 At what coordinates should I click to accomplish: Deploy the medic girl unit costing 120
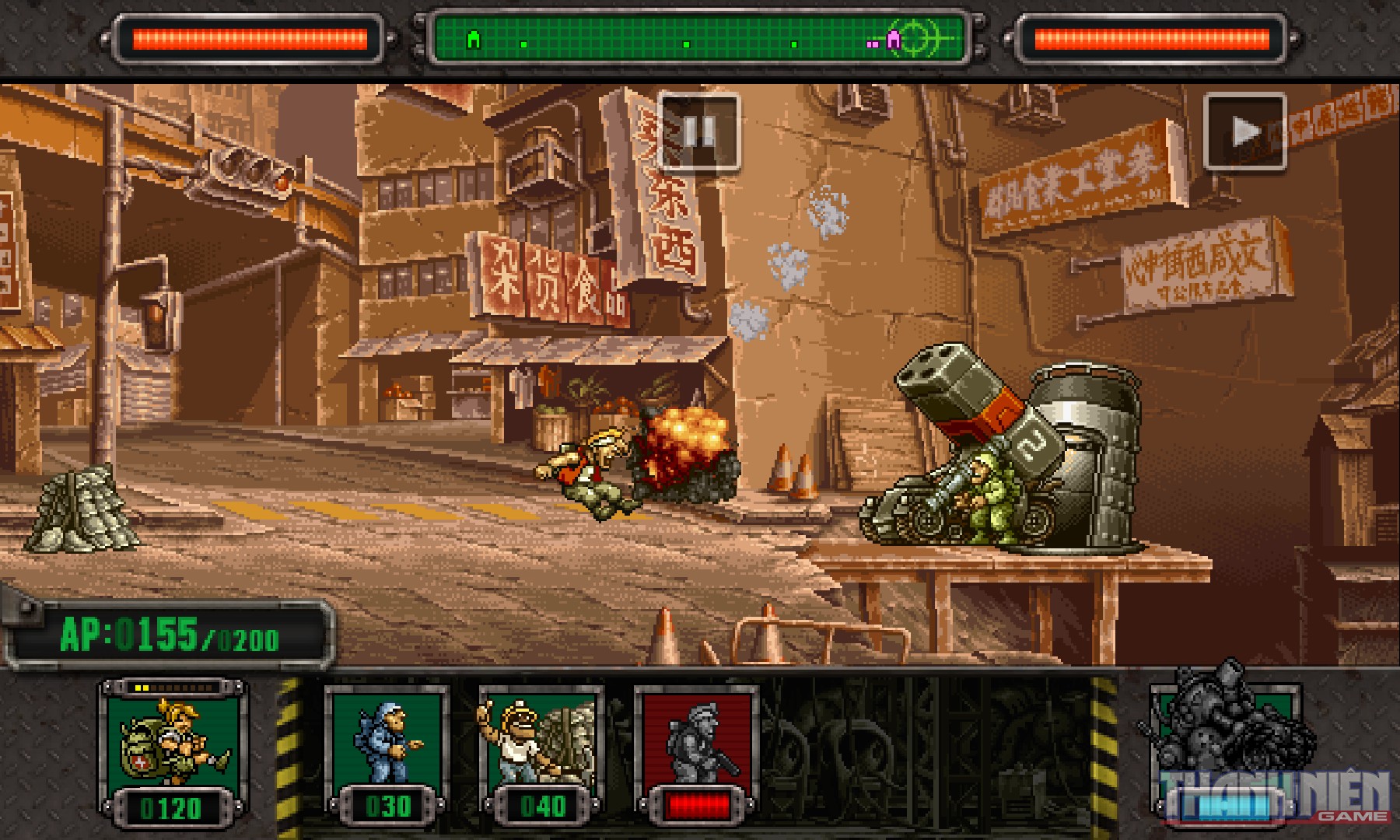tap(171, 743)
